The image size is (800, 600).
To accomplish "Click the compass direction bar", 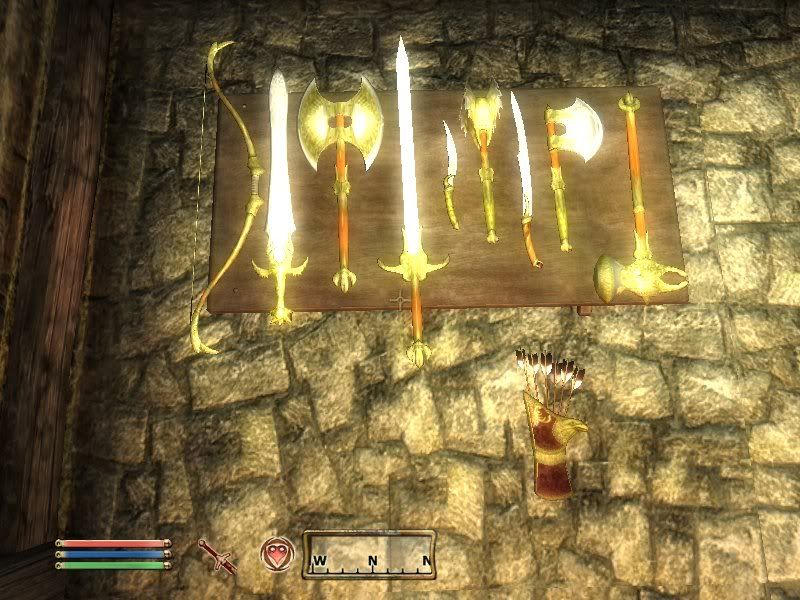I will 369,554.
